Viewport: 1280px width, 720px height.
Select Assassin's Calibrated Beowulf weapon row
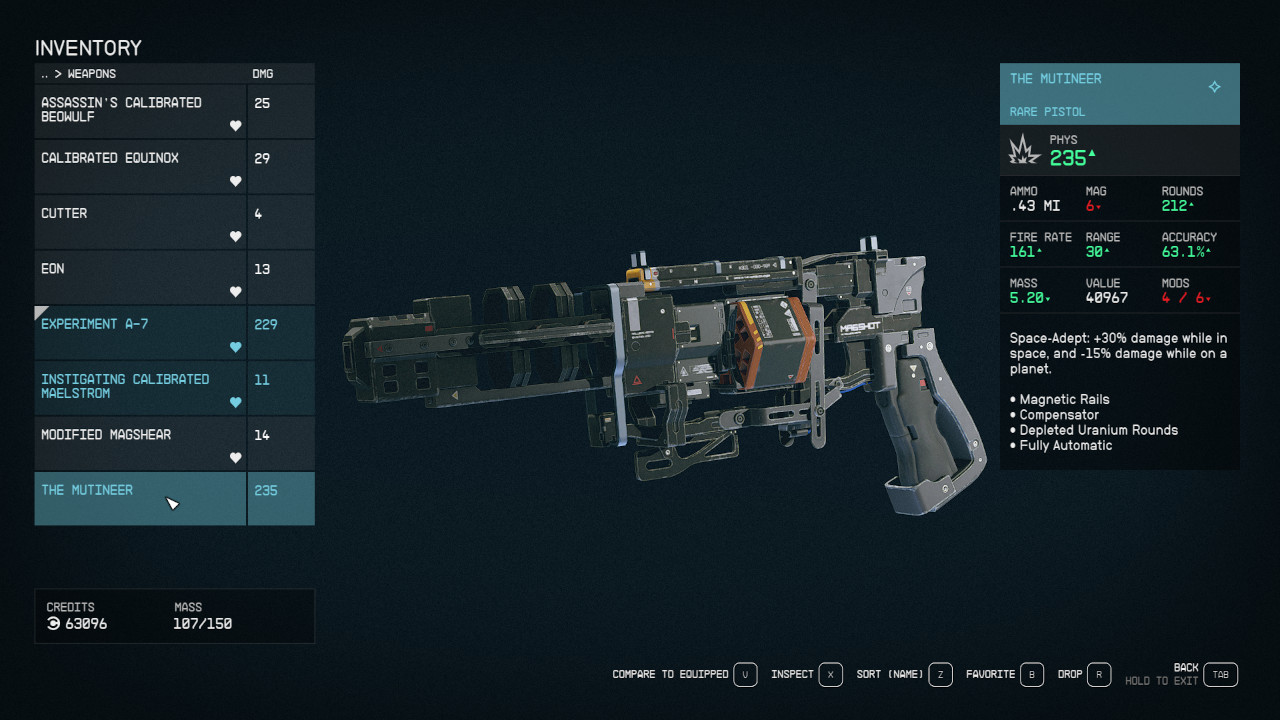(140, 111)
